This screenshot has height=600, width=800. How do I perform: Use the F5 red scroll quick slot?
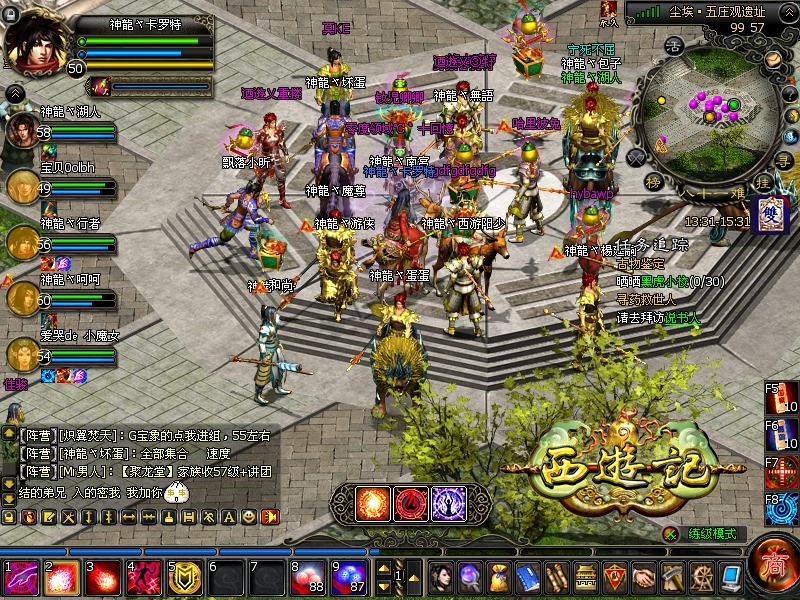pyautogui.click(x=783, y=398)
